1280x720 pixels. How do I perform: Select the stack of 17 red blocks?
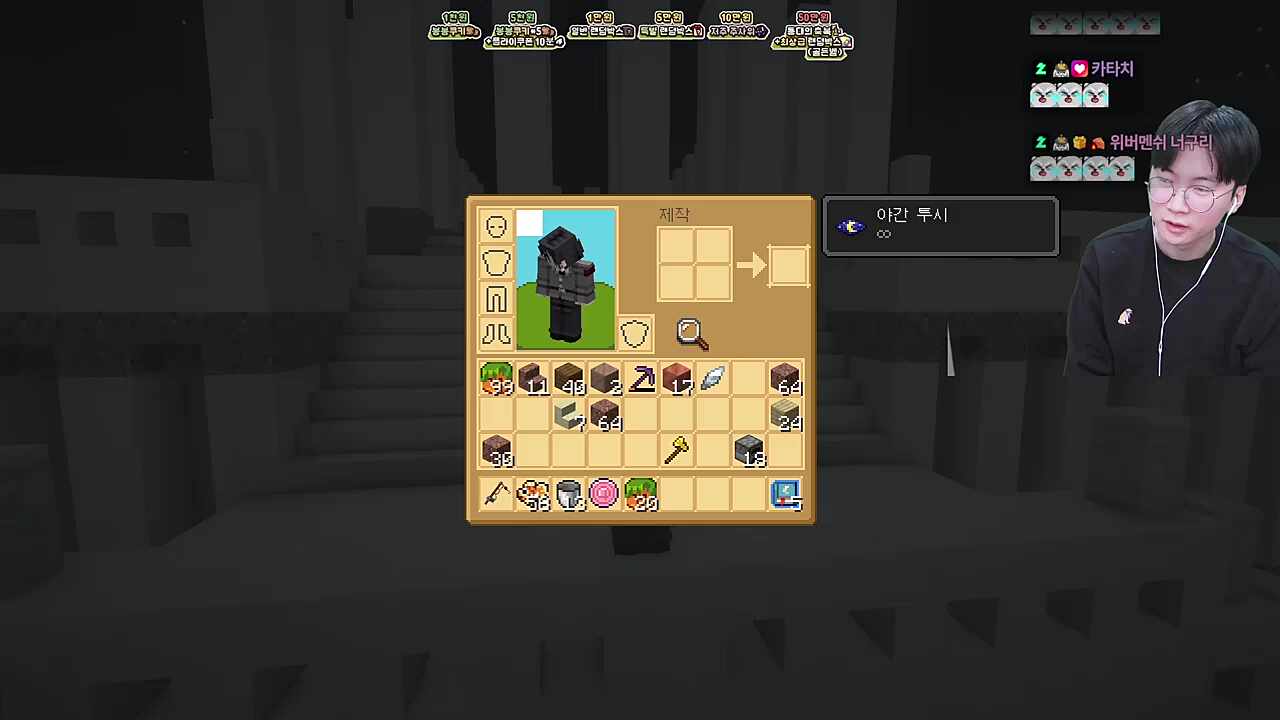[x=677, y=379]
